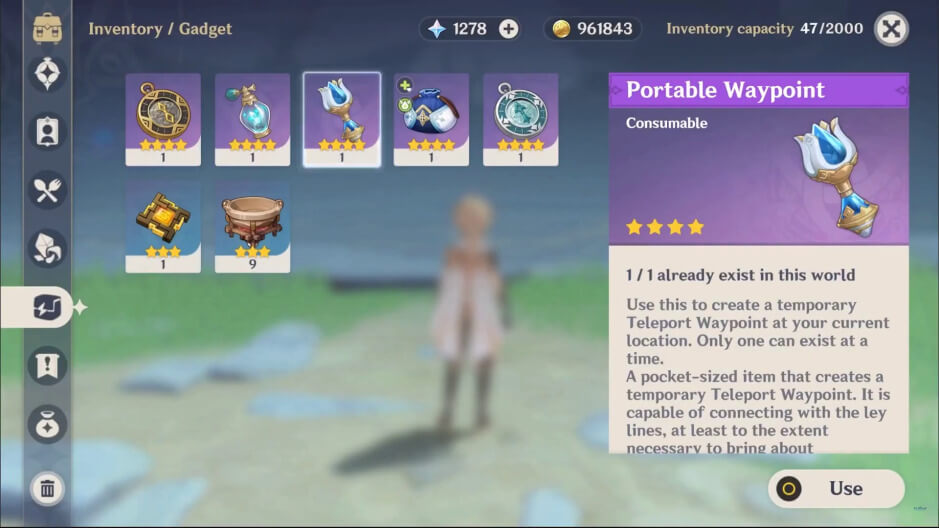Image resolution: width=939 pixels, height=528 pixels.
Task: Switch to the portrait card inventory tab
Action: (48, 132)
